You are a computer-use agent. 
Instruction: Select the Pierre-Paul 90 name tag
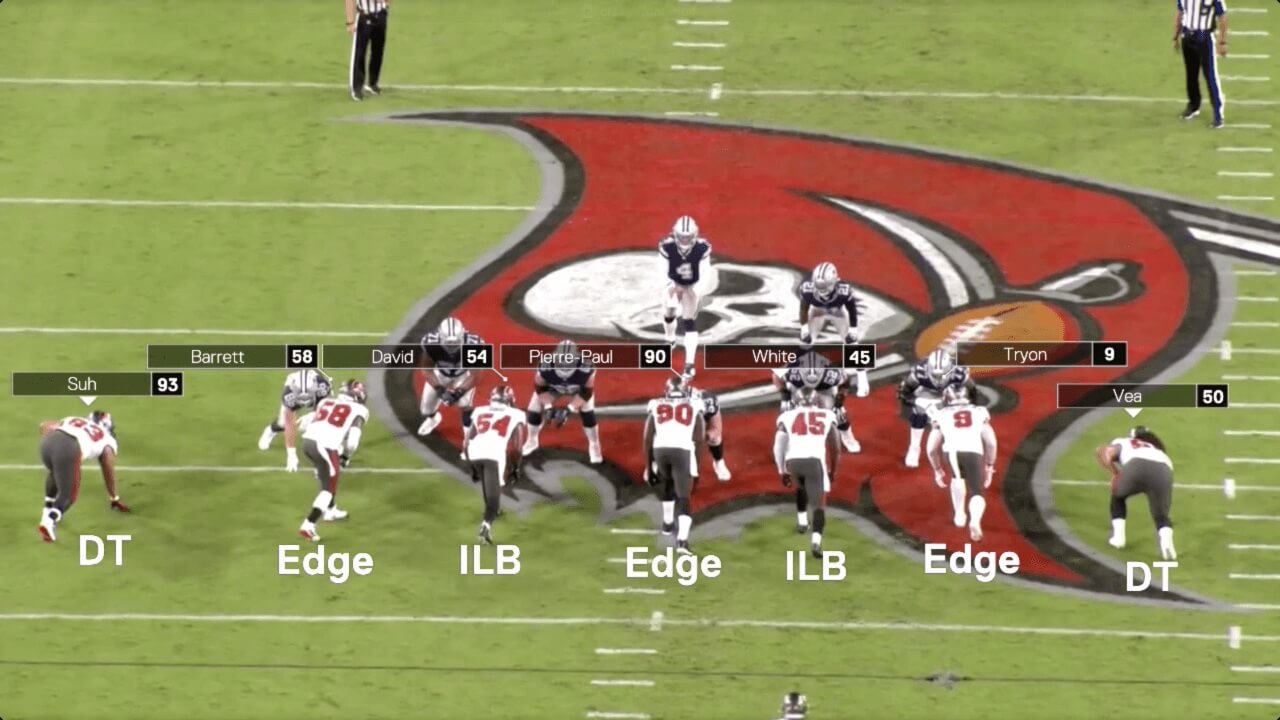(585, 357)
